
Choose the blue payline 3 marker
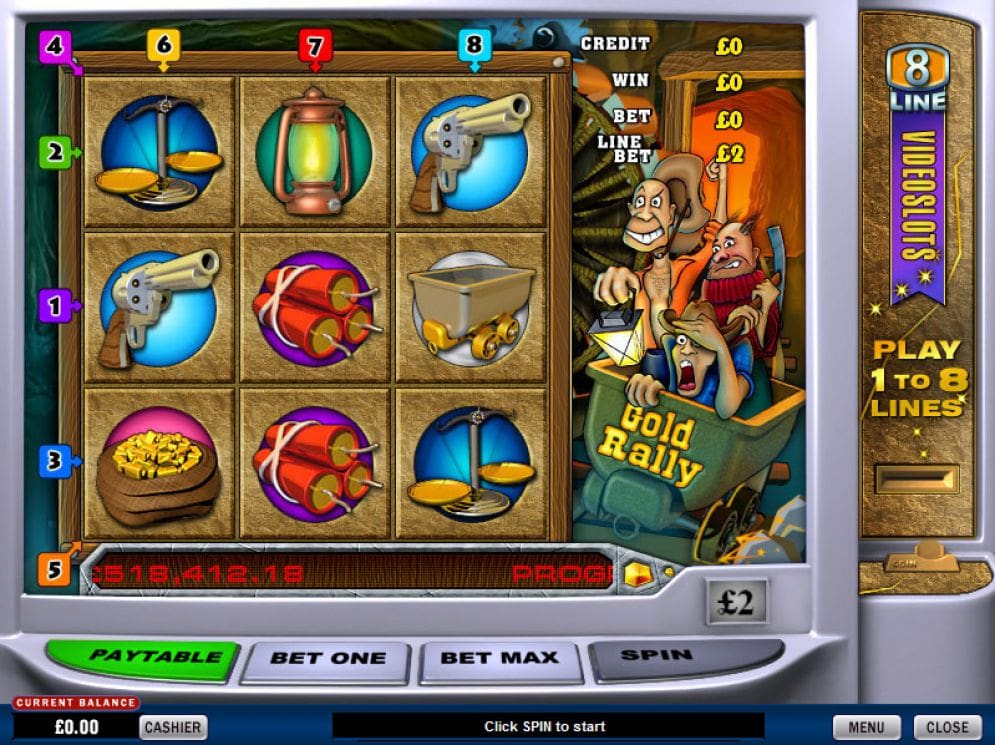pos(55,461)
